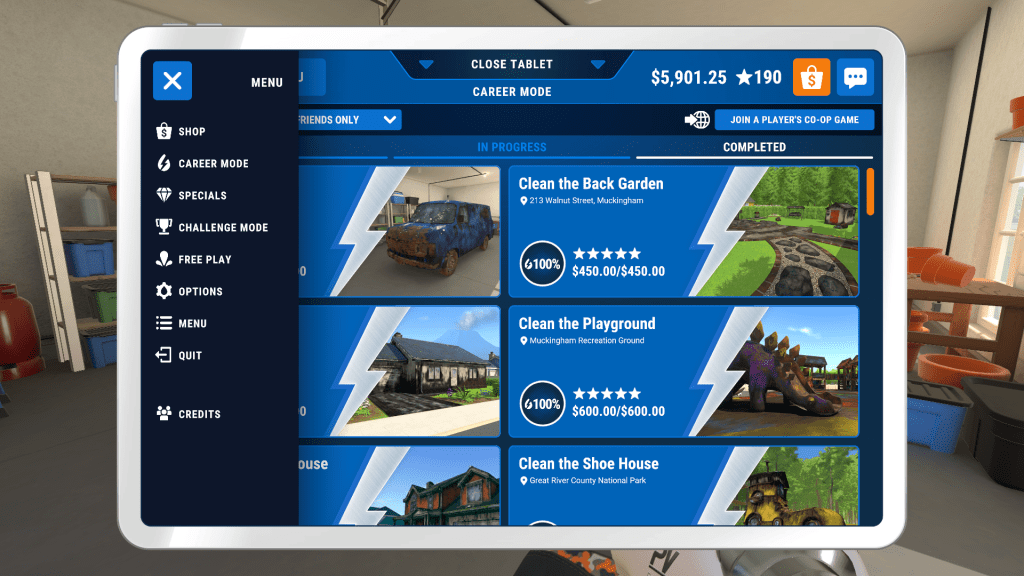
Task: Quit the game from the side menu
Action: pos(189,356)
